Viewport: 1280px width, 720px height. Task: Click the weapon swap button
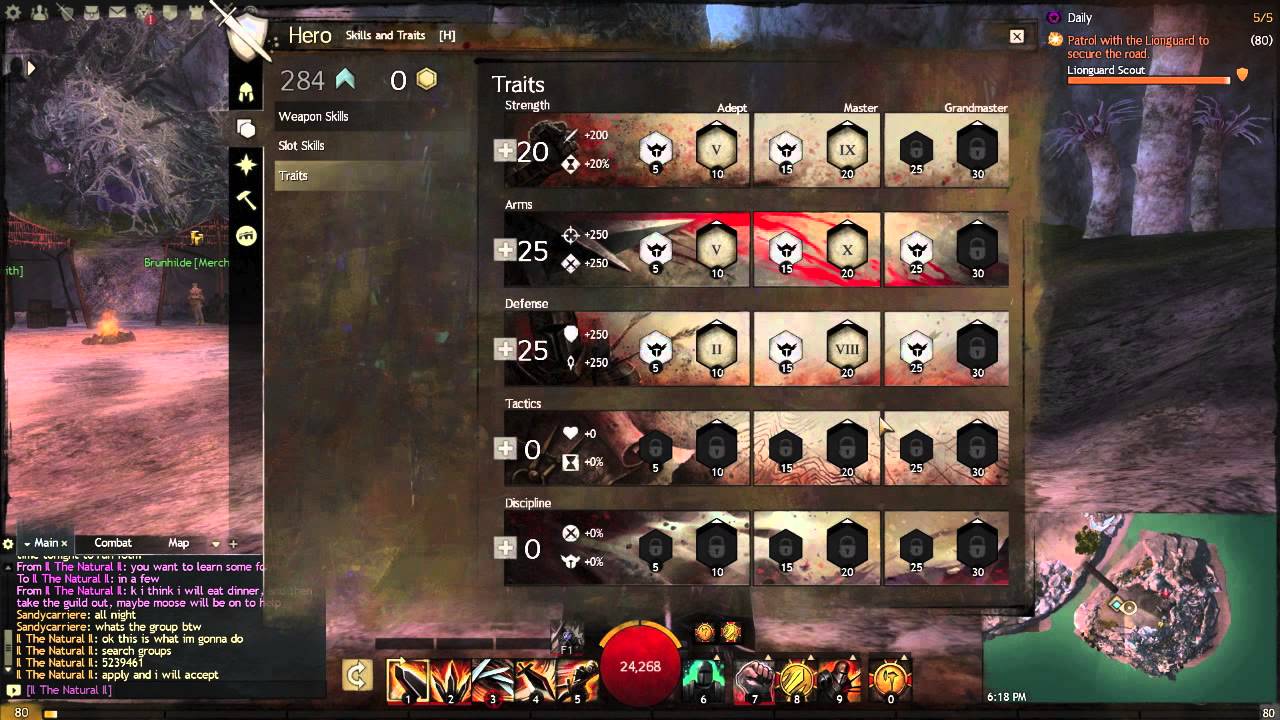click(x=357, y=675)
